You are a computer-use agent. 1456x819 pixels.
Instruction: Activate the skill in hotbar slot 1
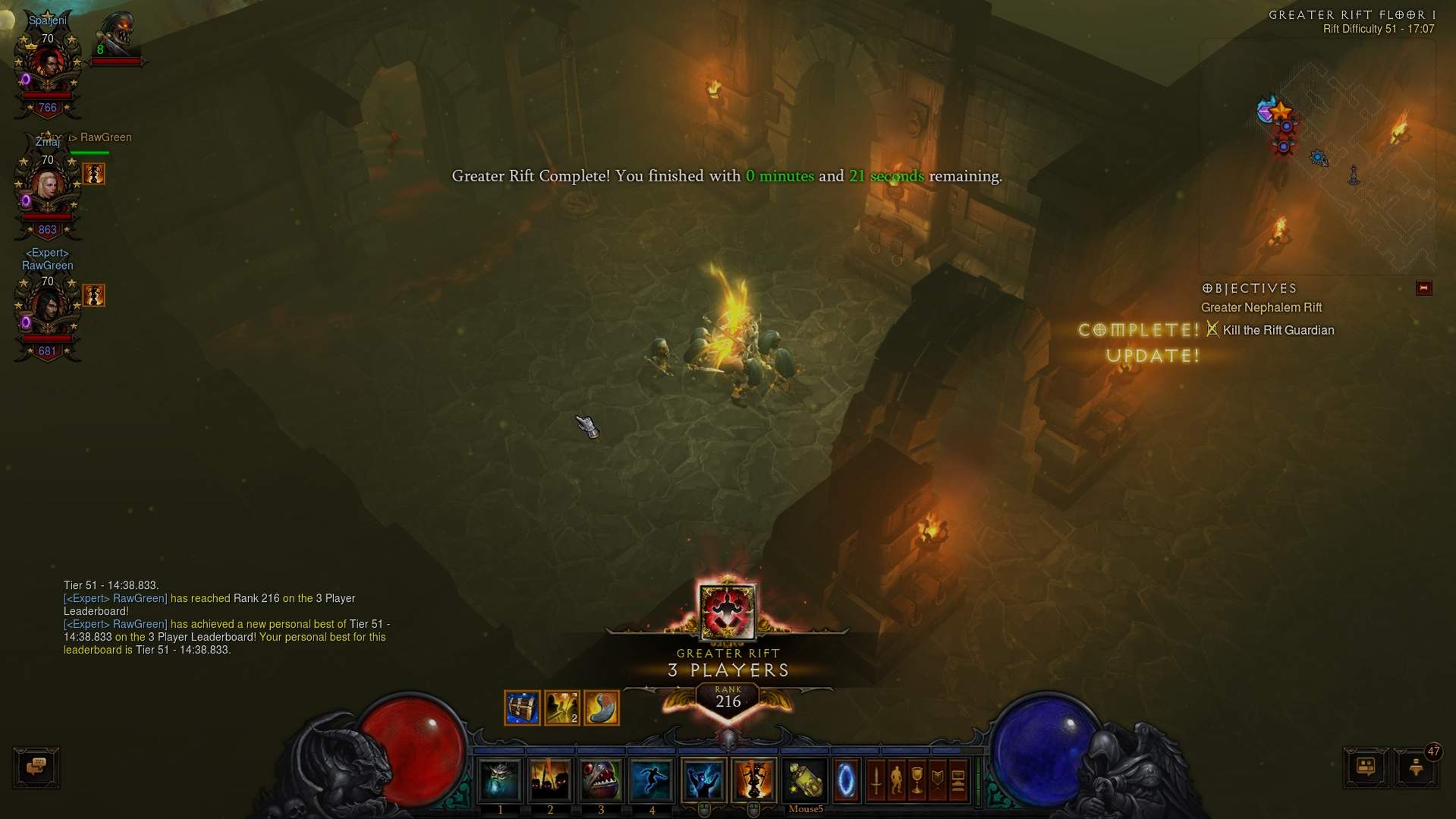point(500,780)
